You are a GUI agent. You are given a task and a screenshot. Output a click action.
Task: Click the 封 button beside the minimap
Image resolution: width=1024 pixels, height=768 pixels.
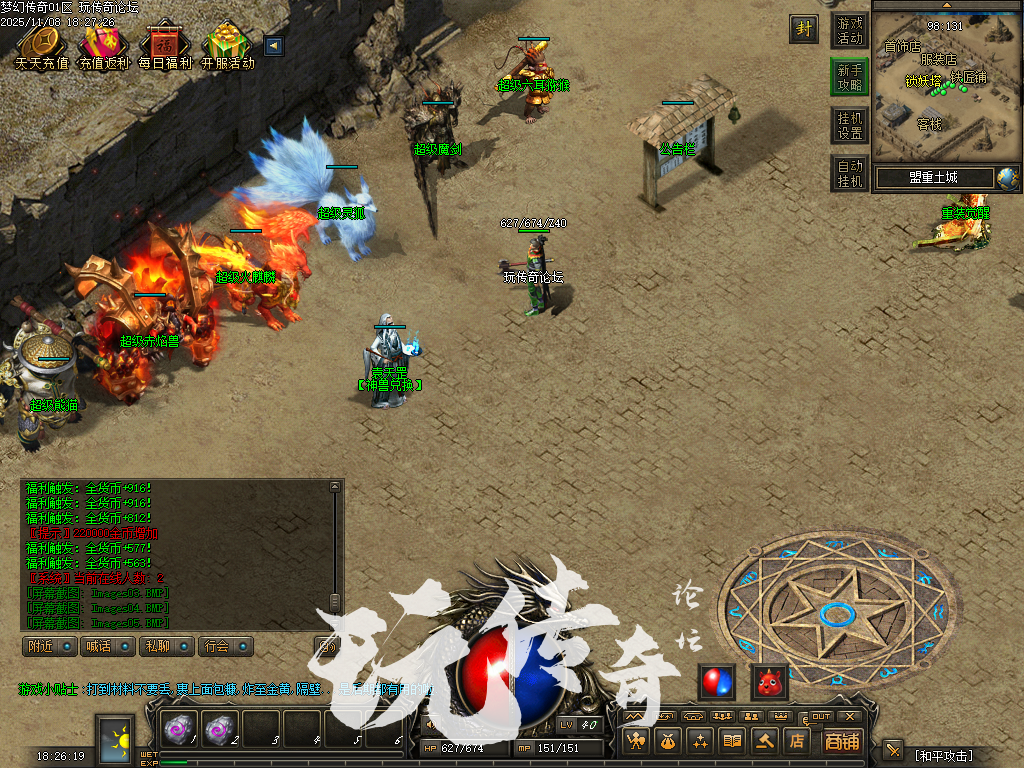point(803,29)
